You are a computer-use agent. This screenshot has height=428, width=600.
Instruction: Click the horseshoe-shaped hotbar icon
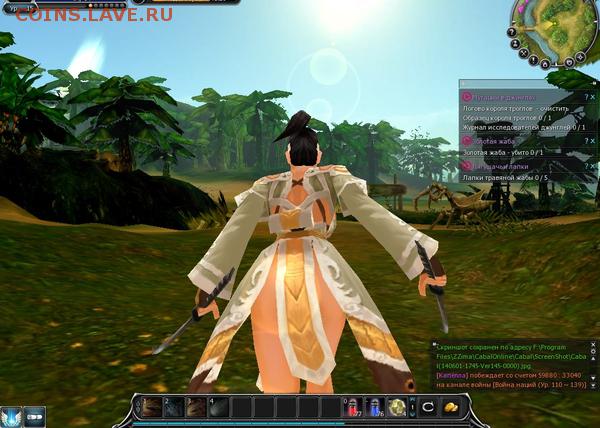(x=426, y=407)
